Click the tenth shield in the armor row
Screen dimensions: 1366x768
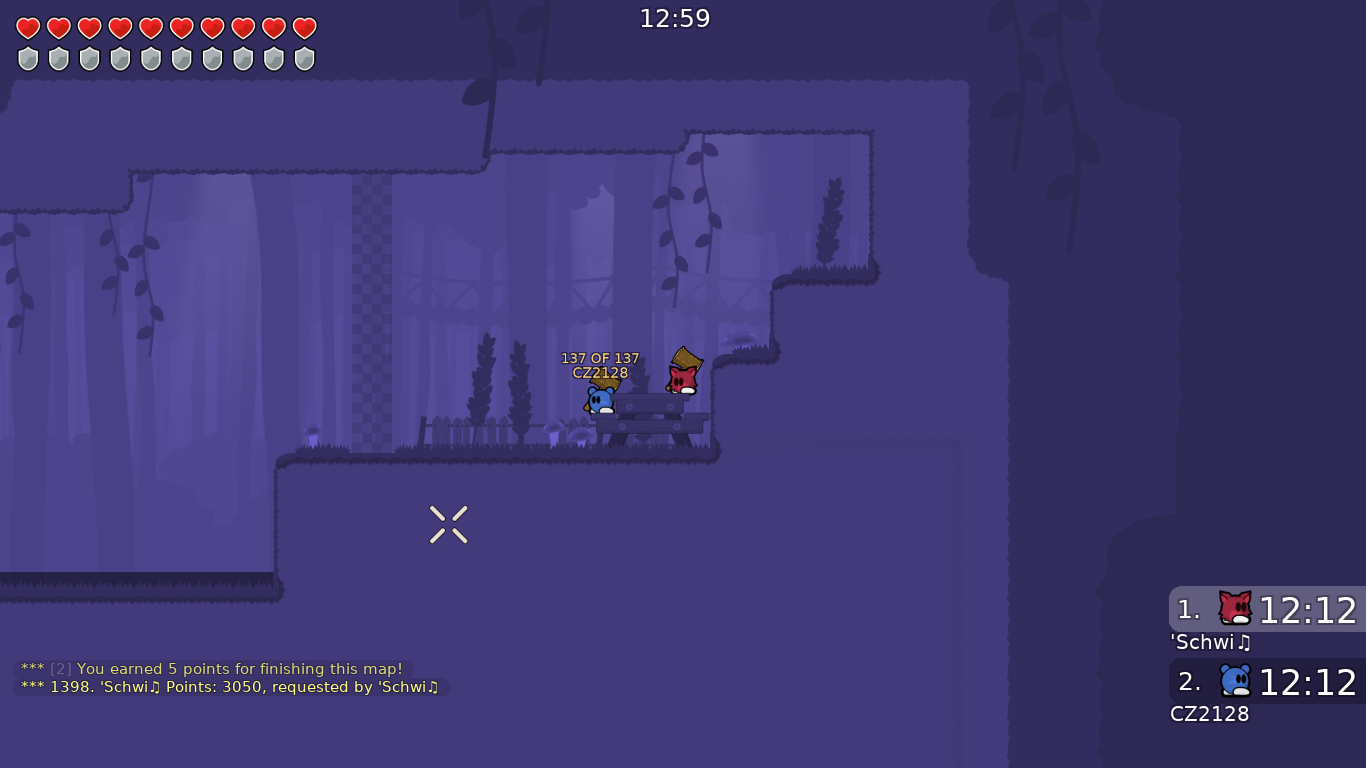(x=303, y=58)
